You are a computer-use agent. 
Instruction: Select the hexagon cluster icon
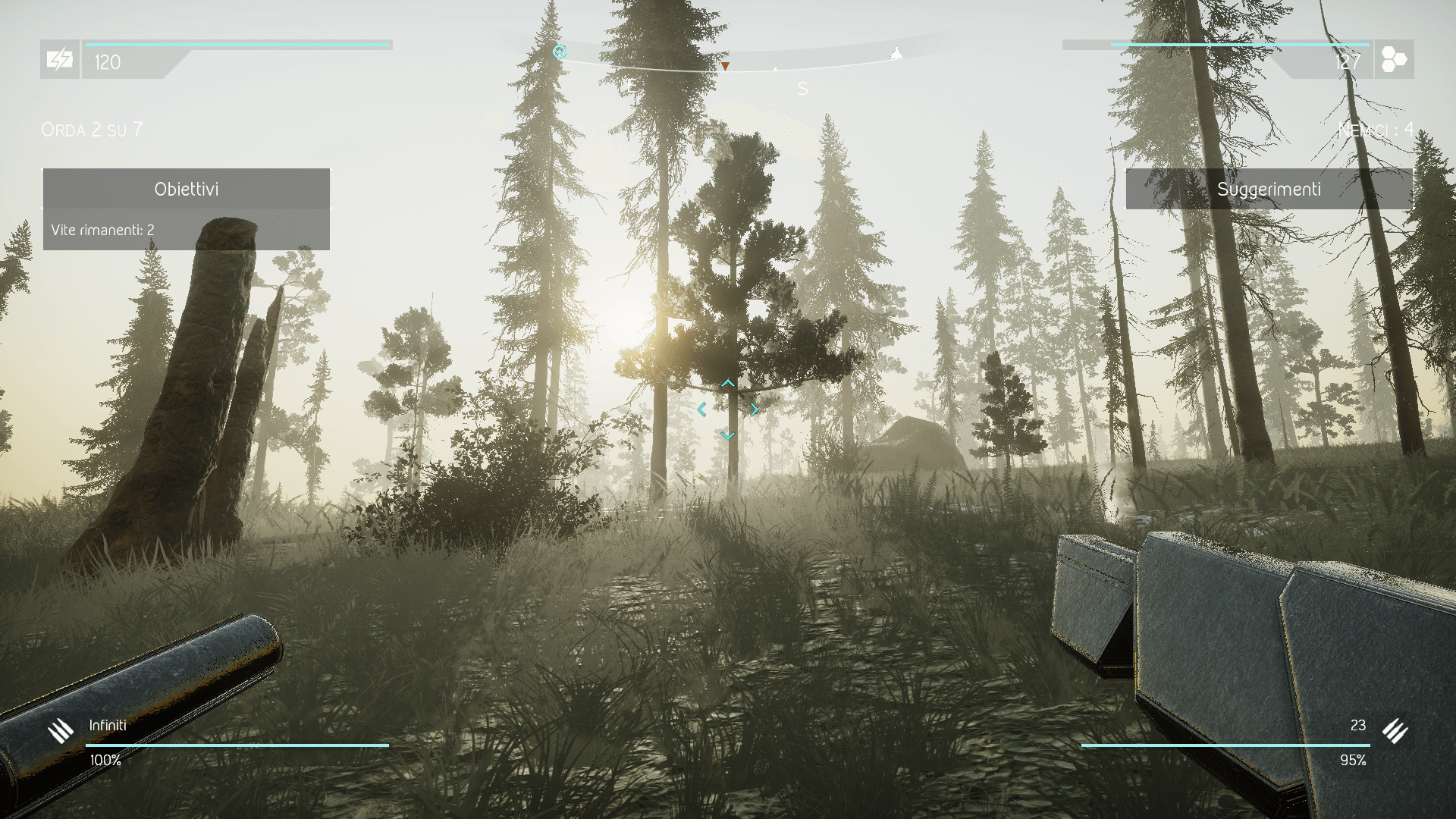tap(1394, 59)
